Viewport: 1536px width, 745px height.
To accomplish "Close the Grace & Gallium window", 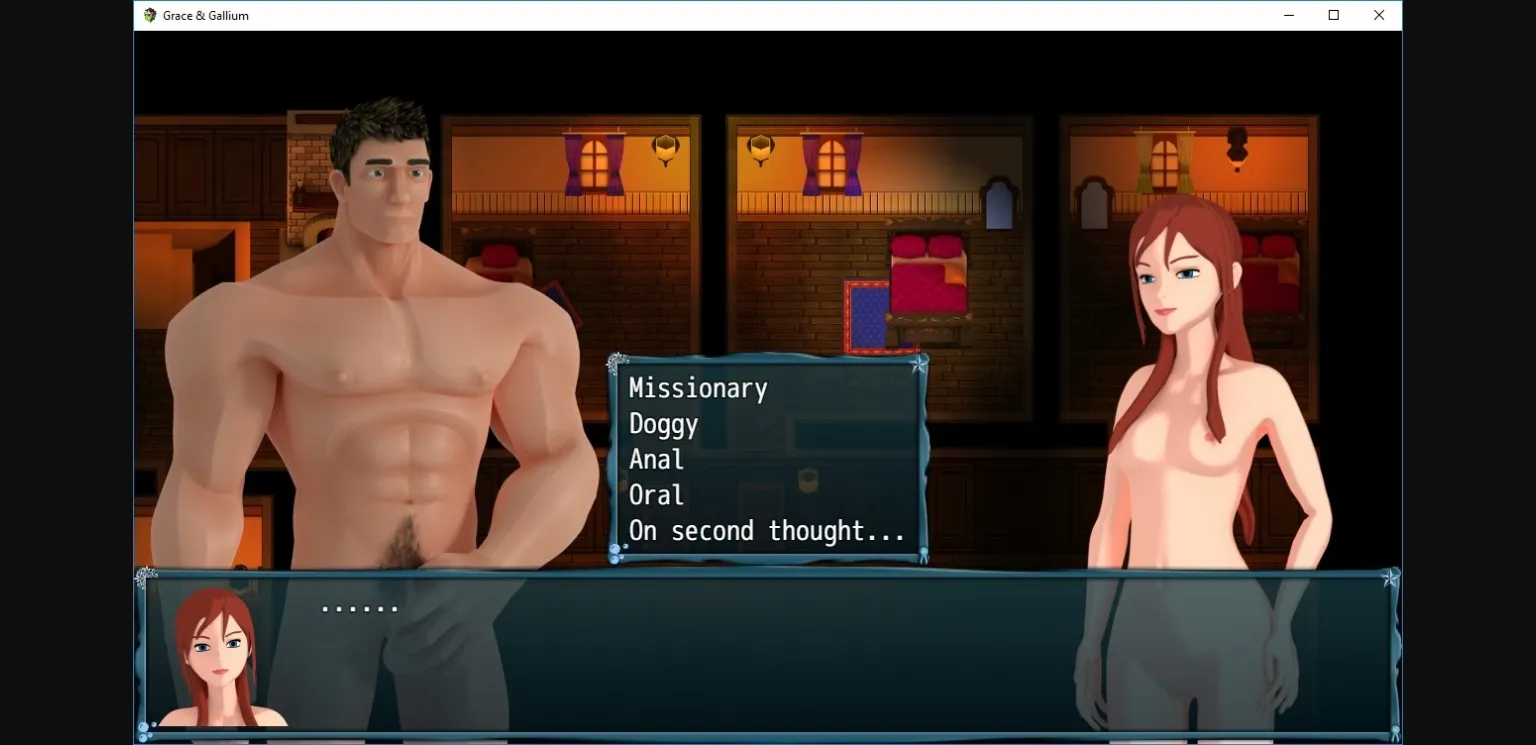I will (1379, 15).
